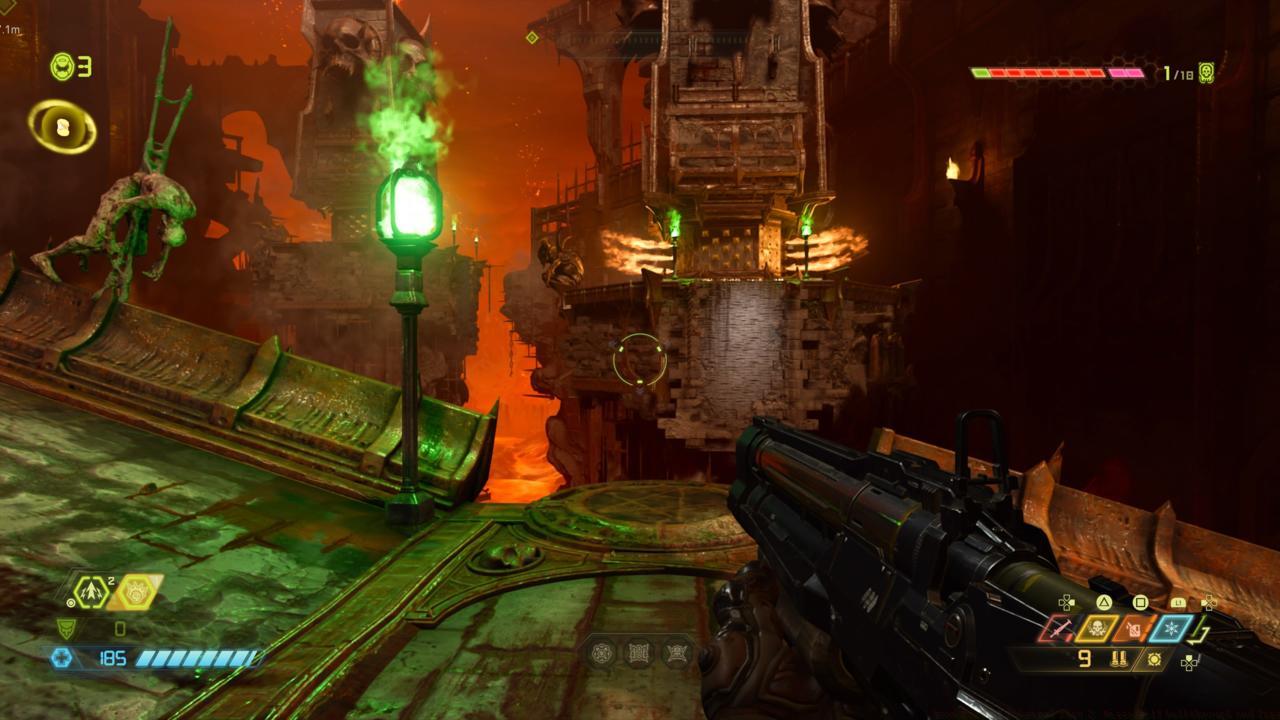The width and height of the screenshot is (1280, 720).
Task: Click the green extra lives helmet icon
Action: 61,67
